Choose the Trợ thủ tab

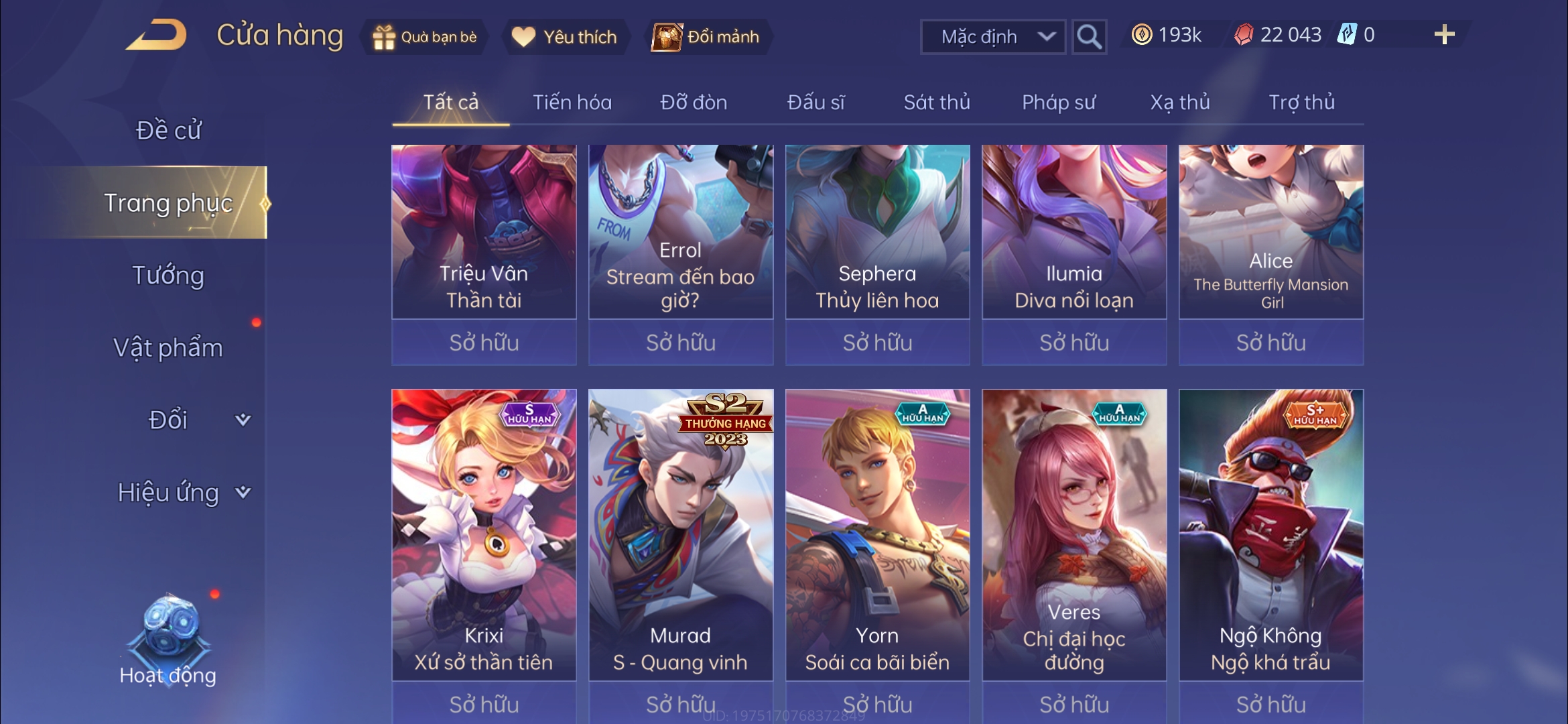1301,103
